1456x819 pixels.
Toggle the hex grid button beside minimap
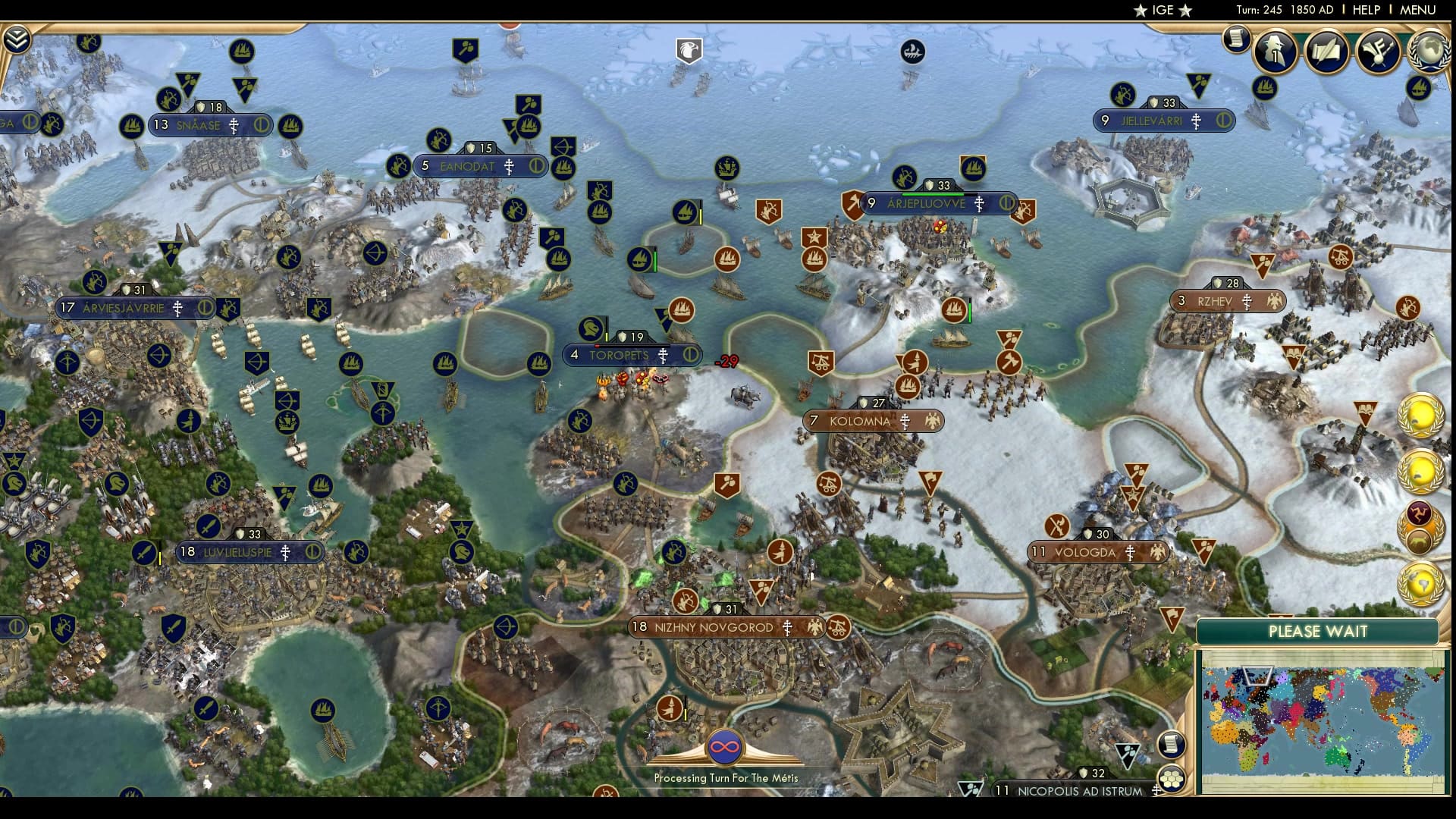click(1172, 779)
